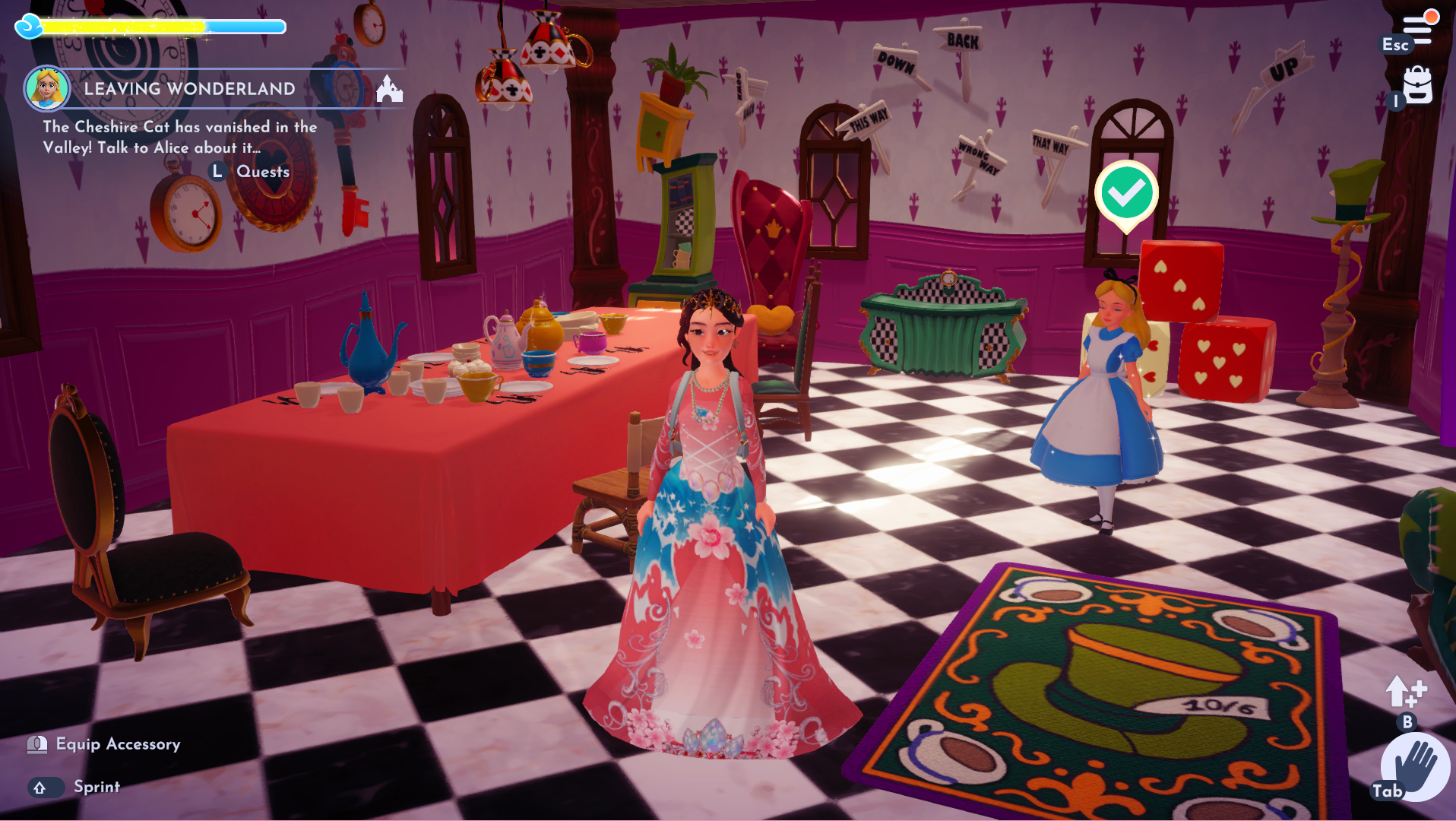
Task: Click Alice's quest portrait icon
Action: tap(47, 88)
